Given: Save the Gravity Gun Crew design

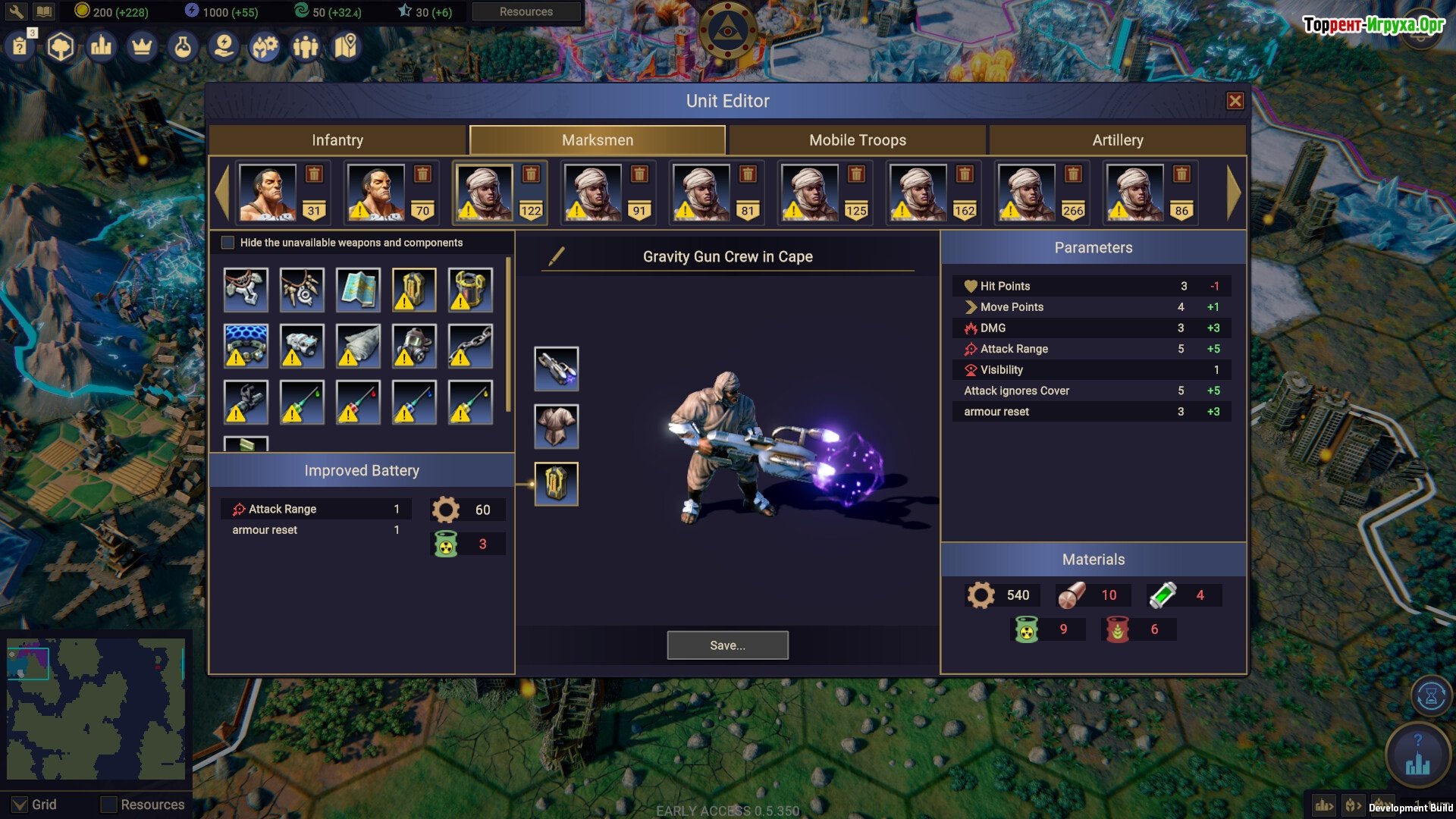Looking at the screenshot, I should pyautogui.click(x=727, y=645).
